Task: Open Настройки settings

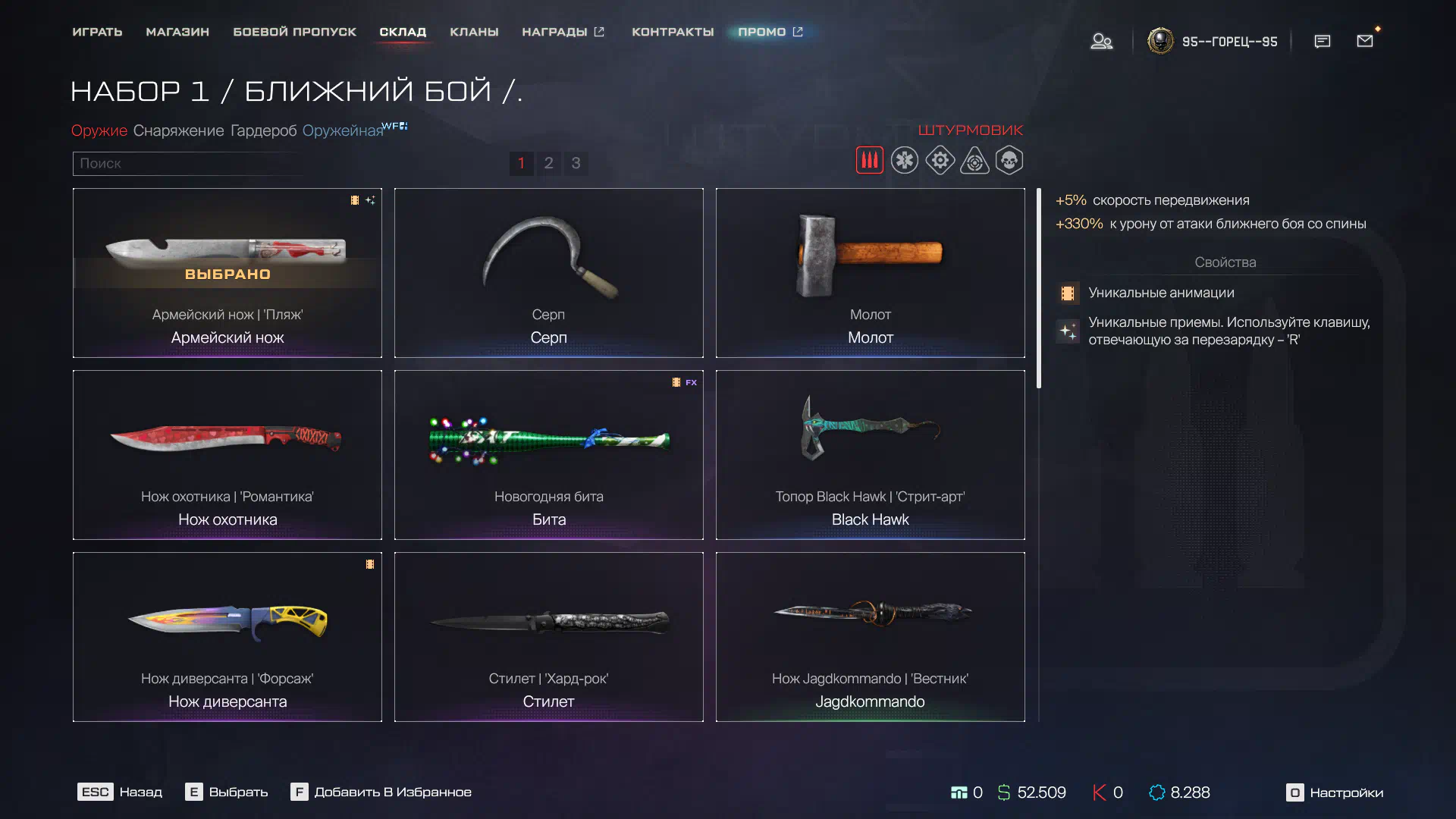Action: pos(1335,792)
